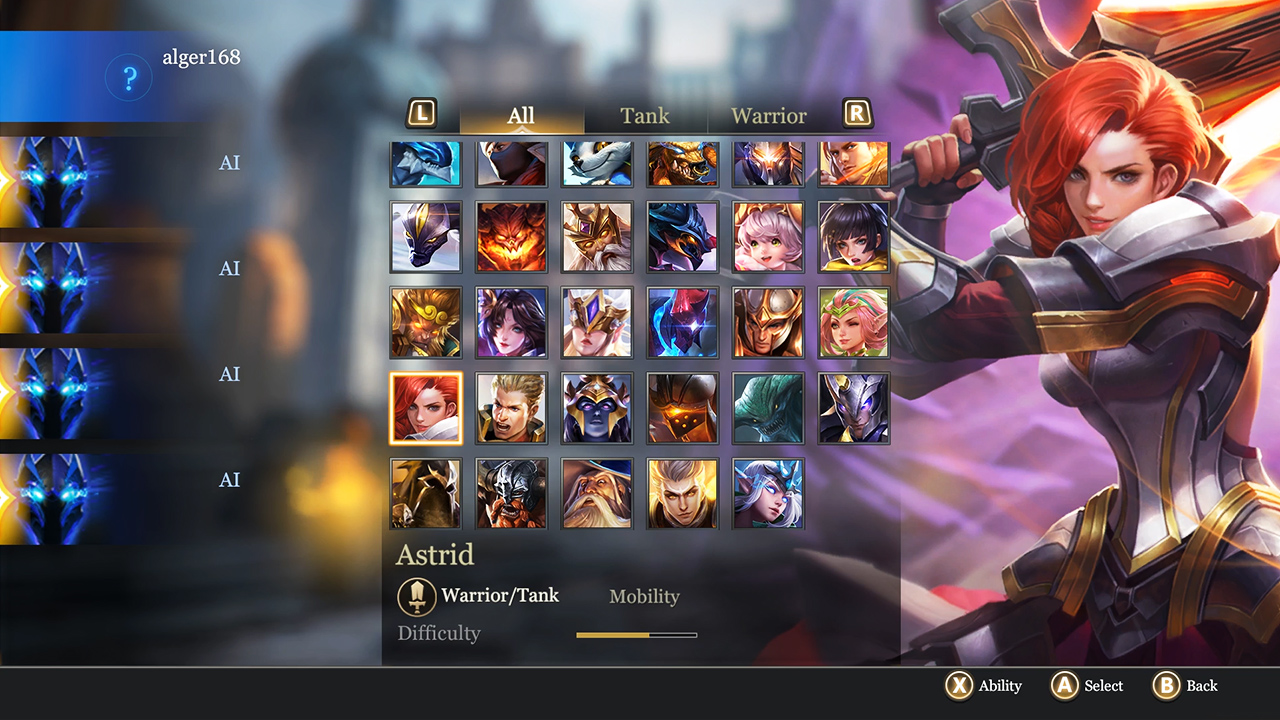Viewport: 1280px width, 720px height.
Task: Switch to the Tank tab
Action: pyautogui.click(x=644, y=115)
